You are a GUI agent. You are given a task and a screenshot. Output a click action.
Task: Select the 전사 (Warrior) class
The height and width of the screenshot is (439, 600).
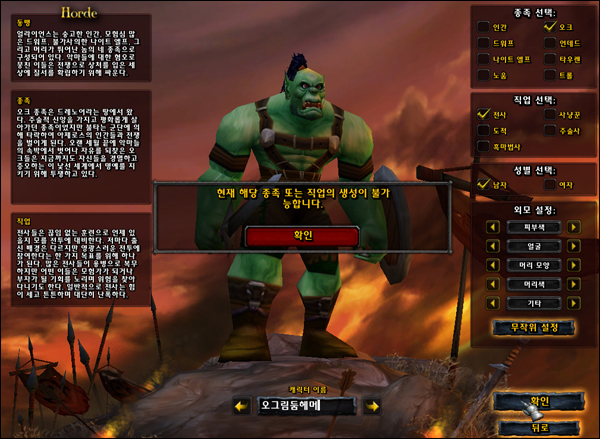tap(485, 116)
